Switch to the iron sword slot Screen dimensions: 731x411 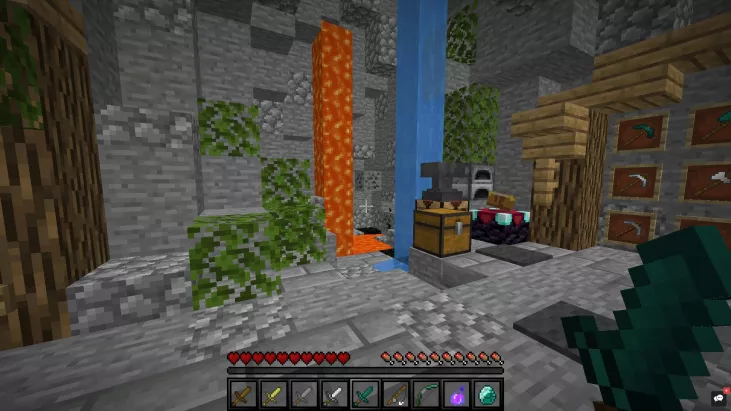333,395
